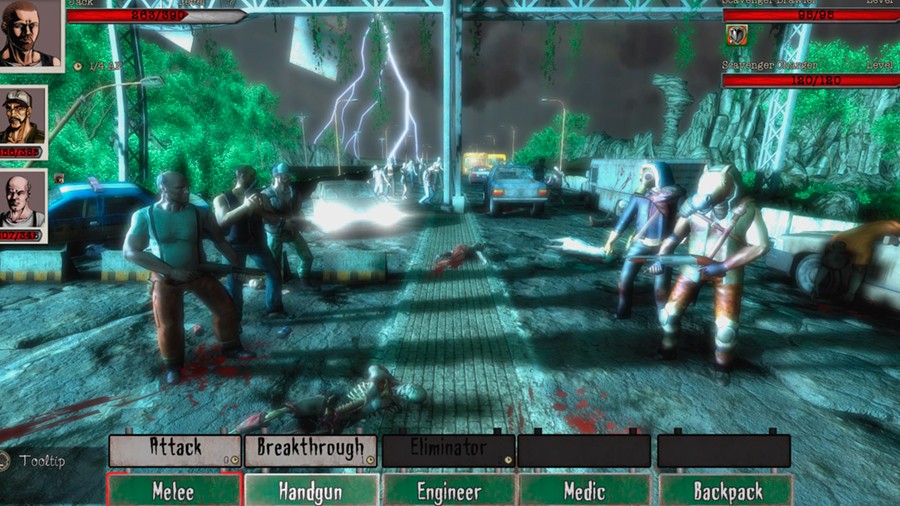
Task: Open the Backpack
Action: click(x=724, y=490)
